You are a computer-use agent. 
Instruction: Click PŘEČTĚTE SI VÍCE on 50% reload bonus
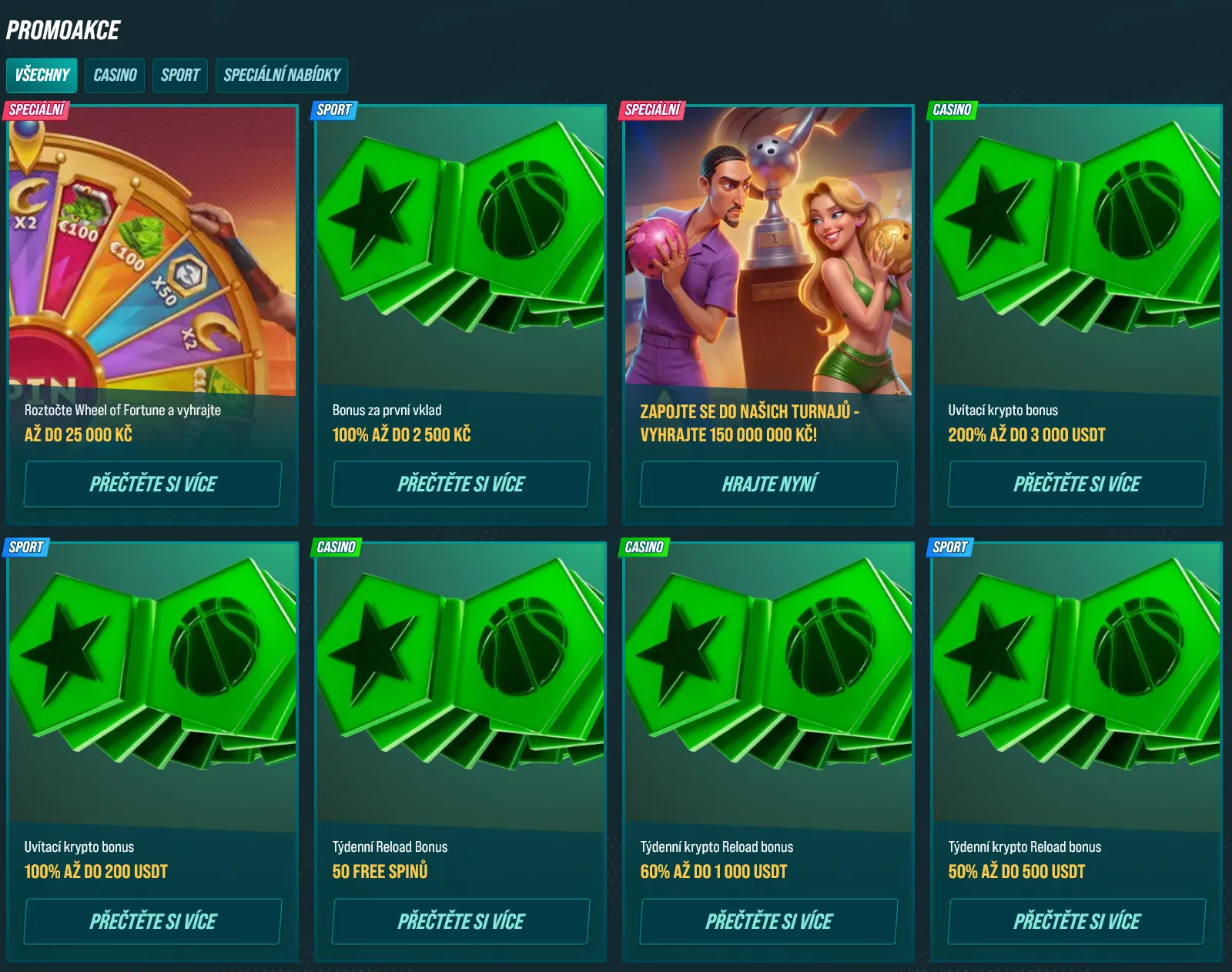coord(1075,921)
